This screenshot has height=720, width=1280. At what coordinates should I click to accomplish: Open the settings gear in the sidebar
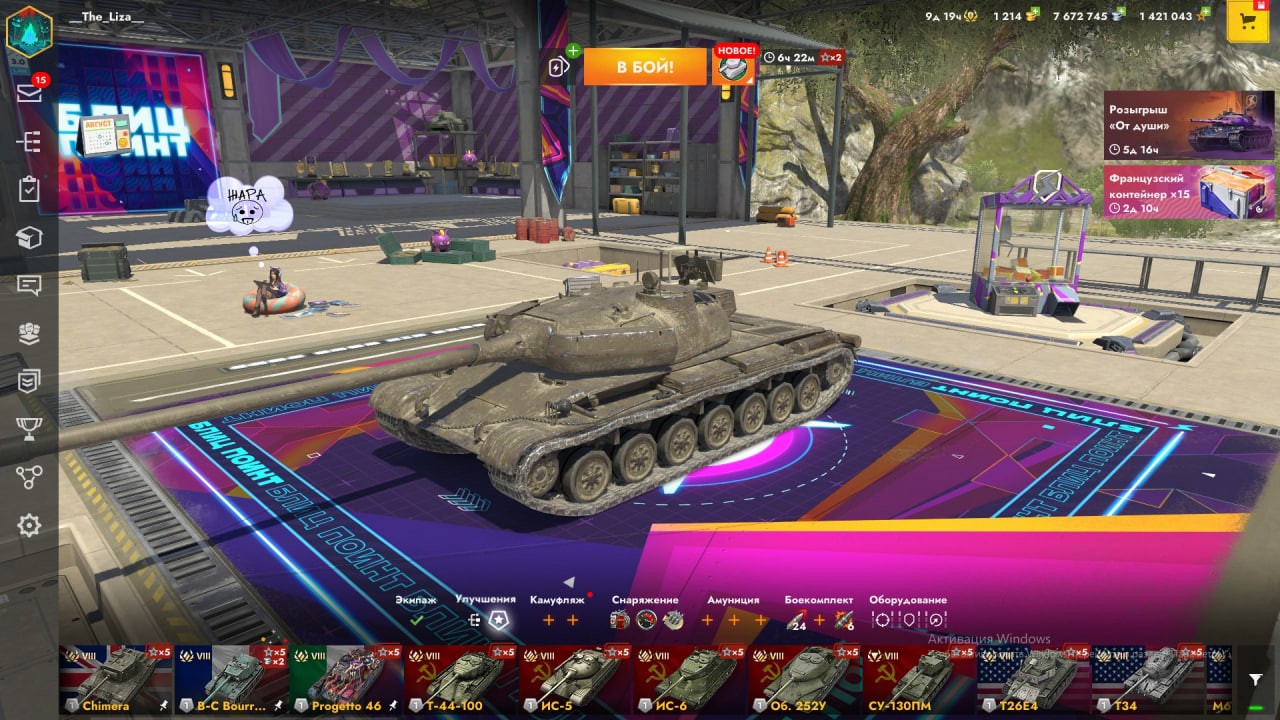(x=29, y=525)
